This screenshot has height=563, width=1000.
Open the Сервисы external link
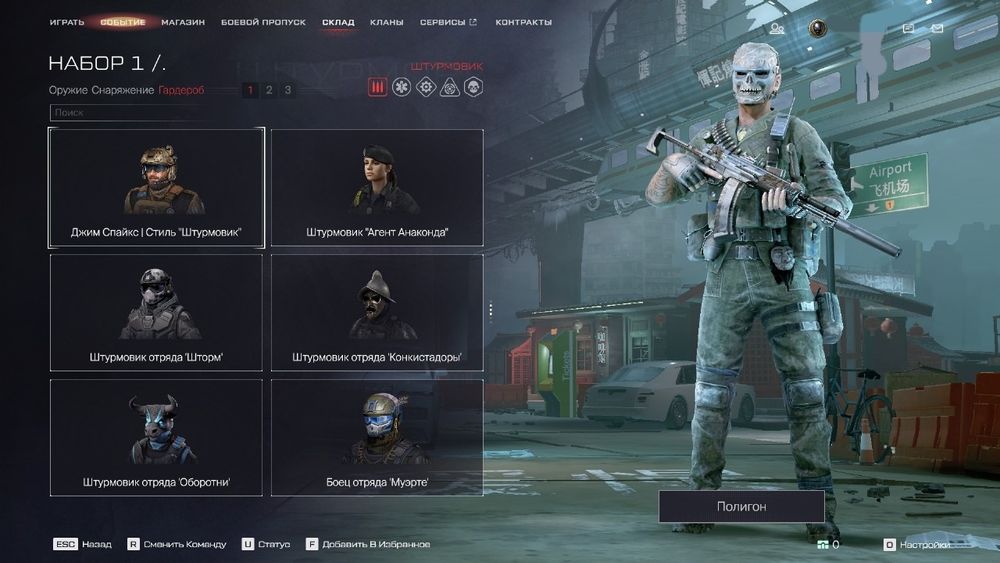[448, 22]
